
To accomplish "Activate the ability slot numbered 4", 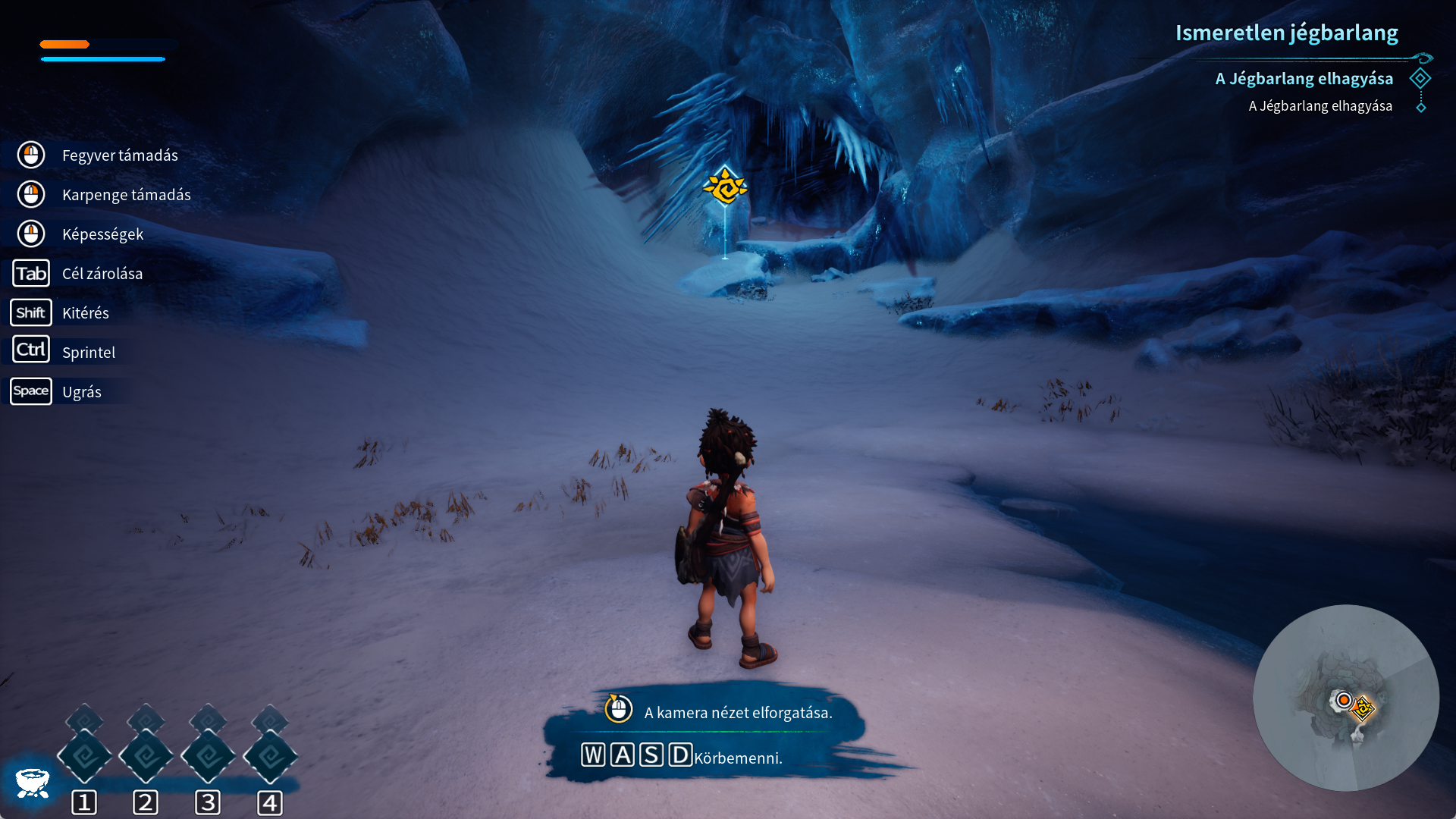I will (270, 756).
